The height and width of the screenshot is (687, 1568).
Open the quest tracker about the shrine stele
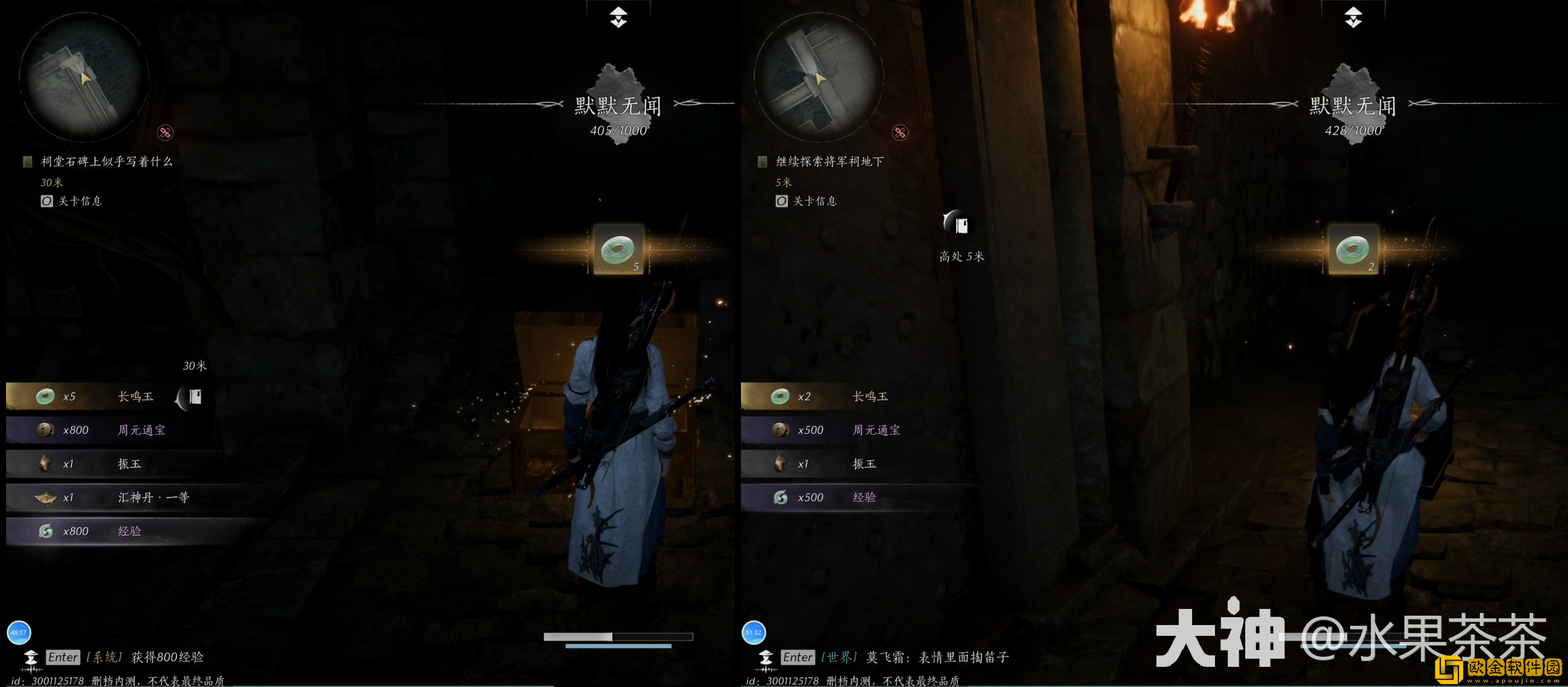(106, 161)
